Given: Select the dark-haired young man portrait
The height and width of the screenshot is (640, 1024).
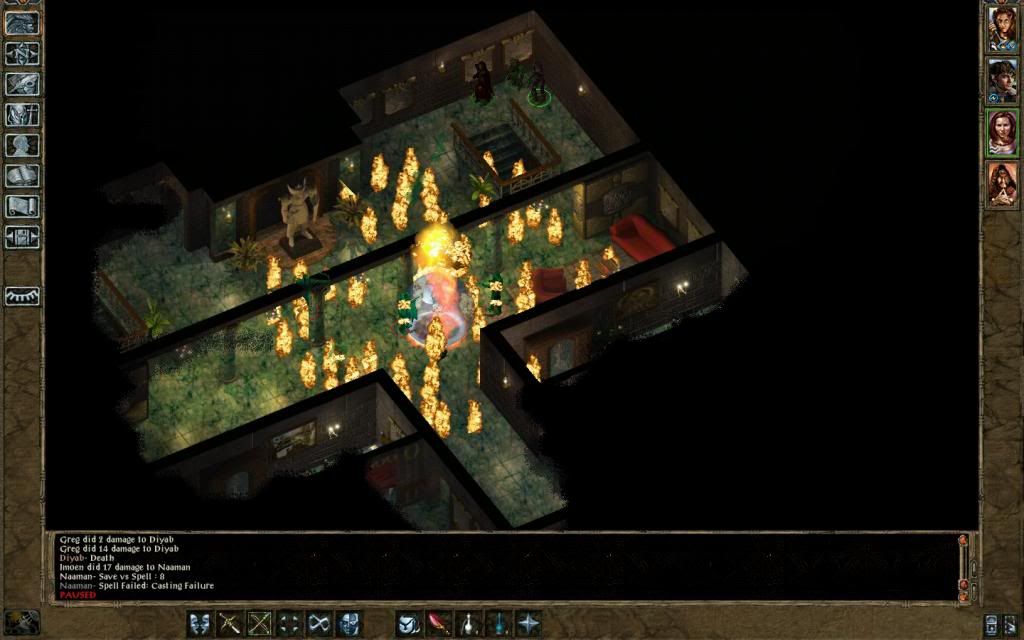Looking at the screenshot, I should (x=1002, y=81).
